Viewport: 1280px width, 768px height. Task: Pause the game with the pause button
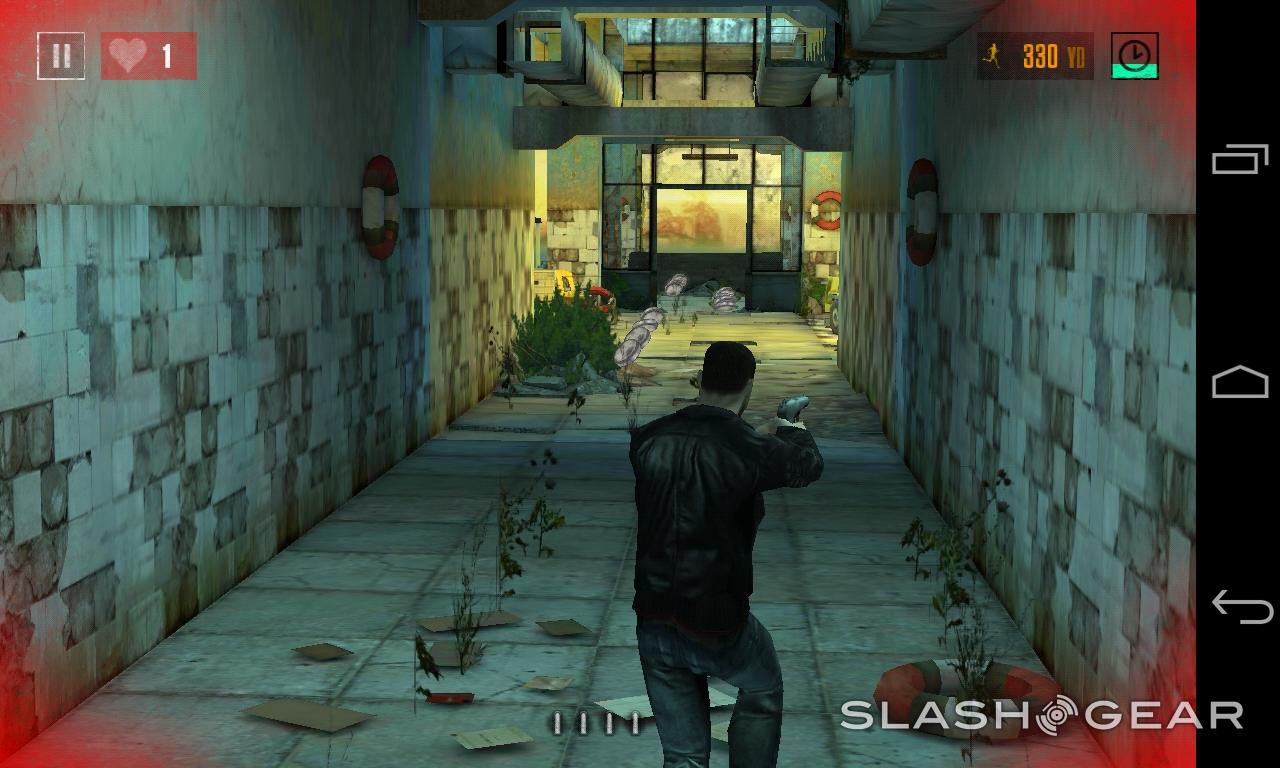click(61, 56)
